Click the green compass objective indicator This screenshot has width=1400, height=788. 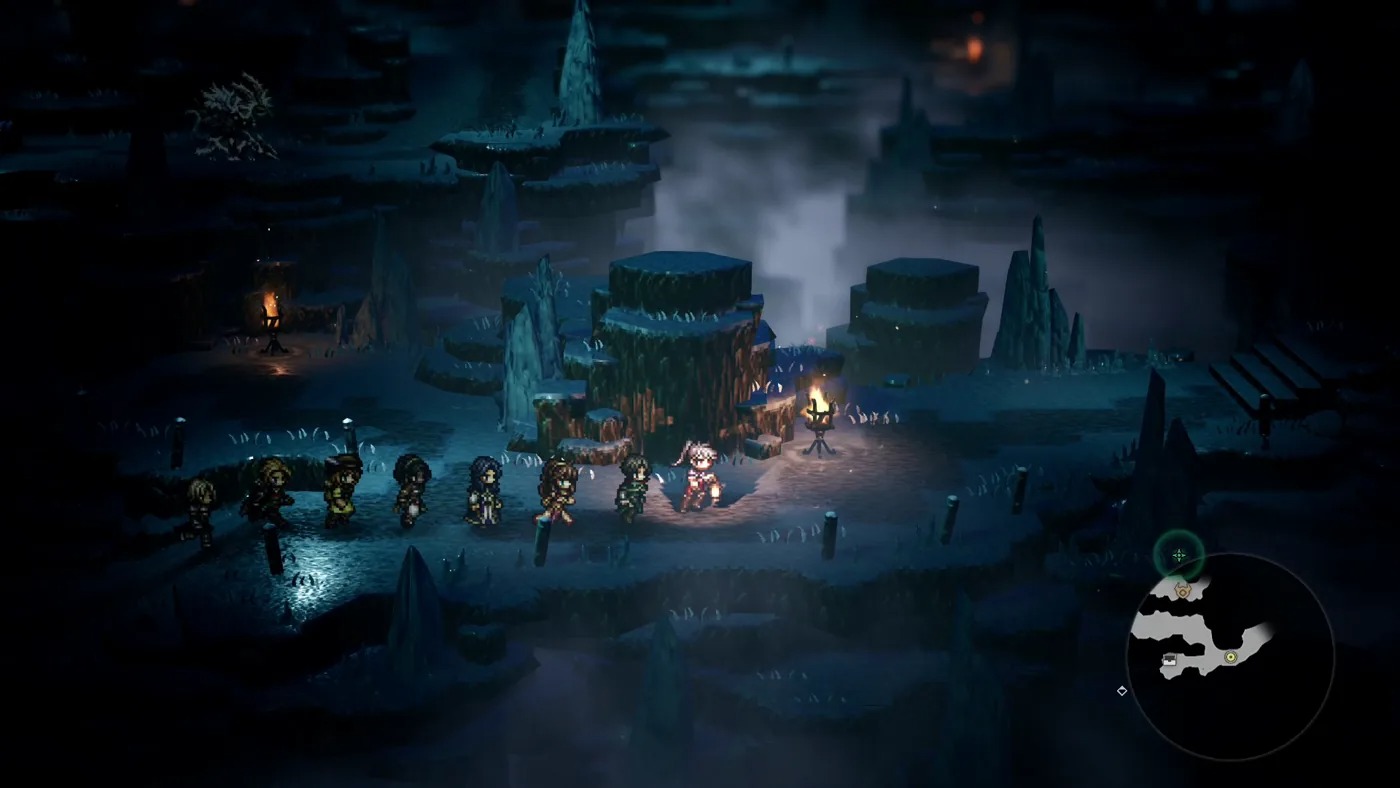pos(1179,555)
